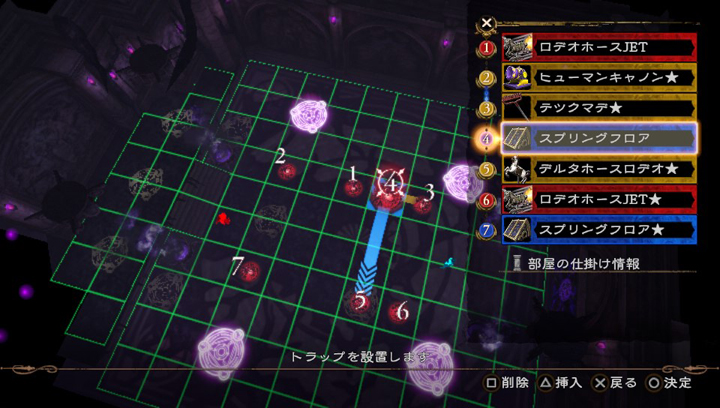Pick trap marker 3 on the grid
This screenshot has height=408, width=720.
pos(423,205)
